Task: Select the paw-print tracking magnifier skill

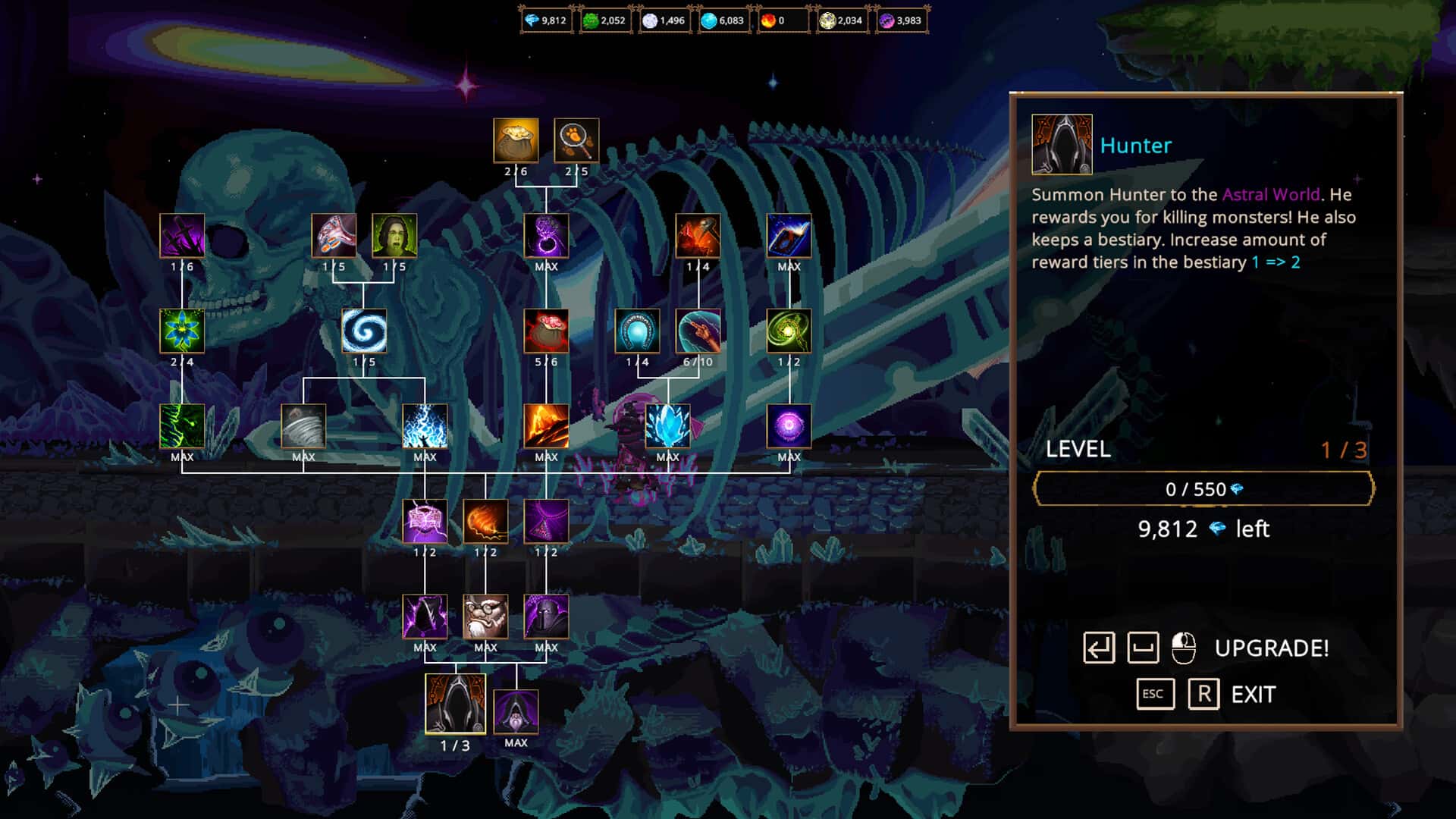Action: coord(576,141)
